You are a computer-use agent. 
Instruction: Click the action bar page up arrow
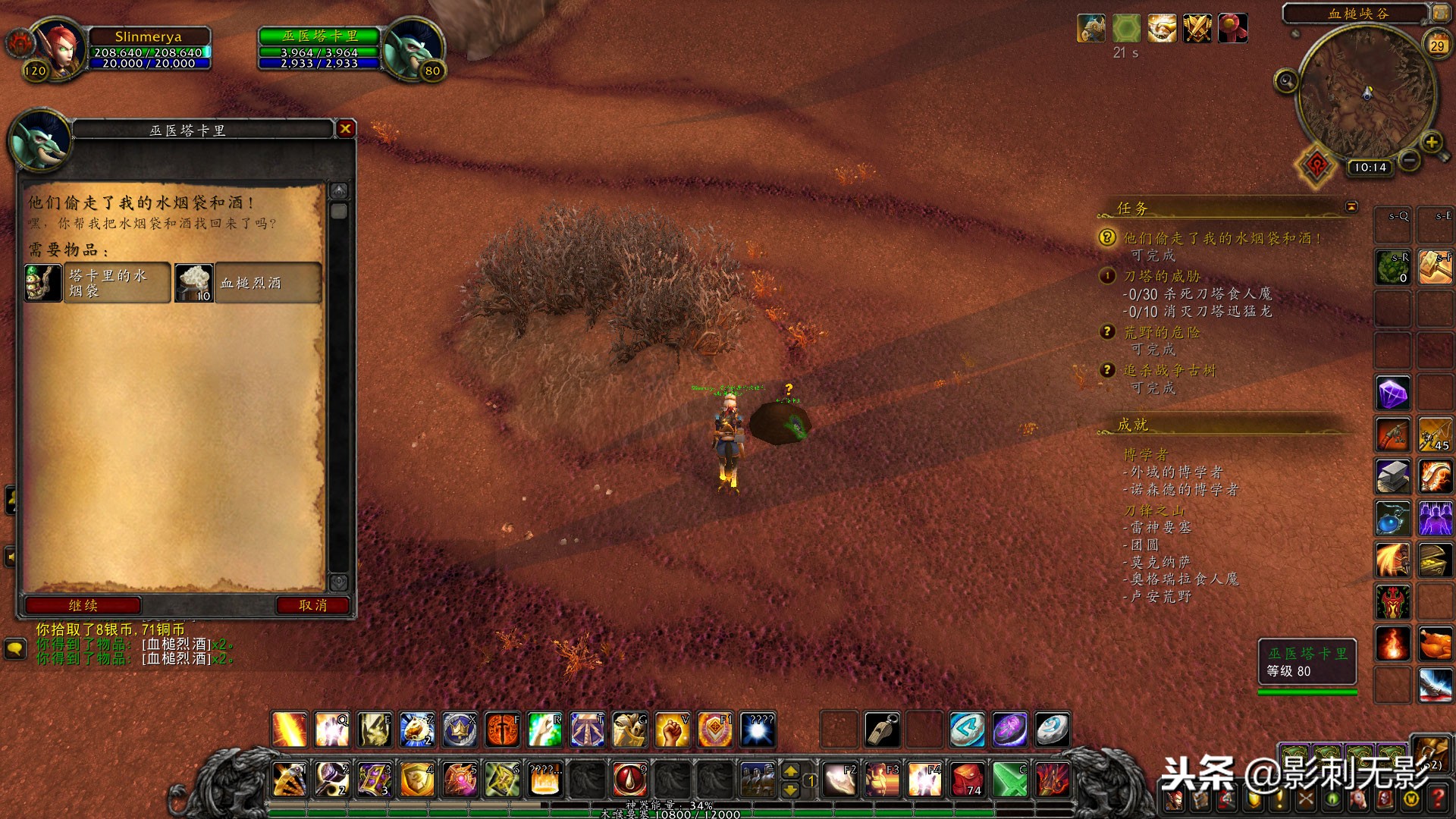pyautogui.click(x=791, y=771)
